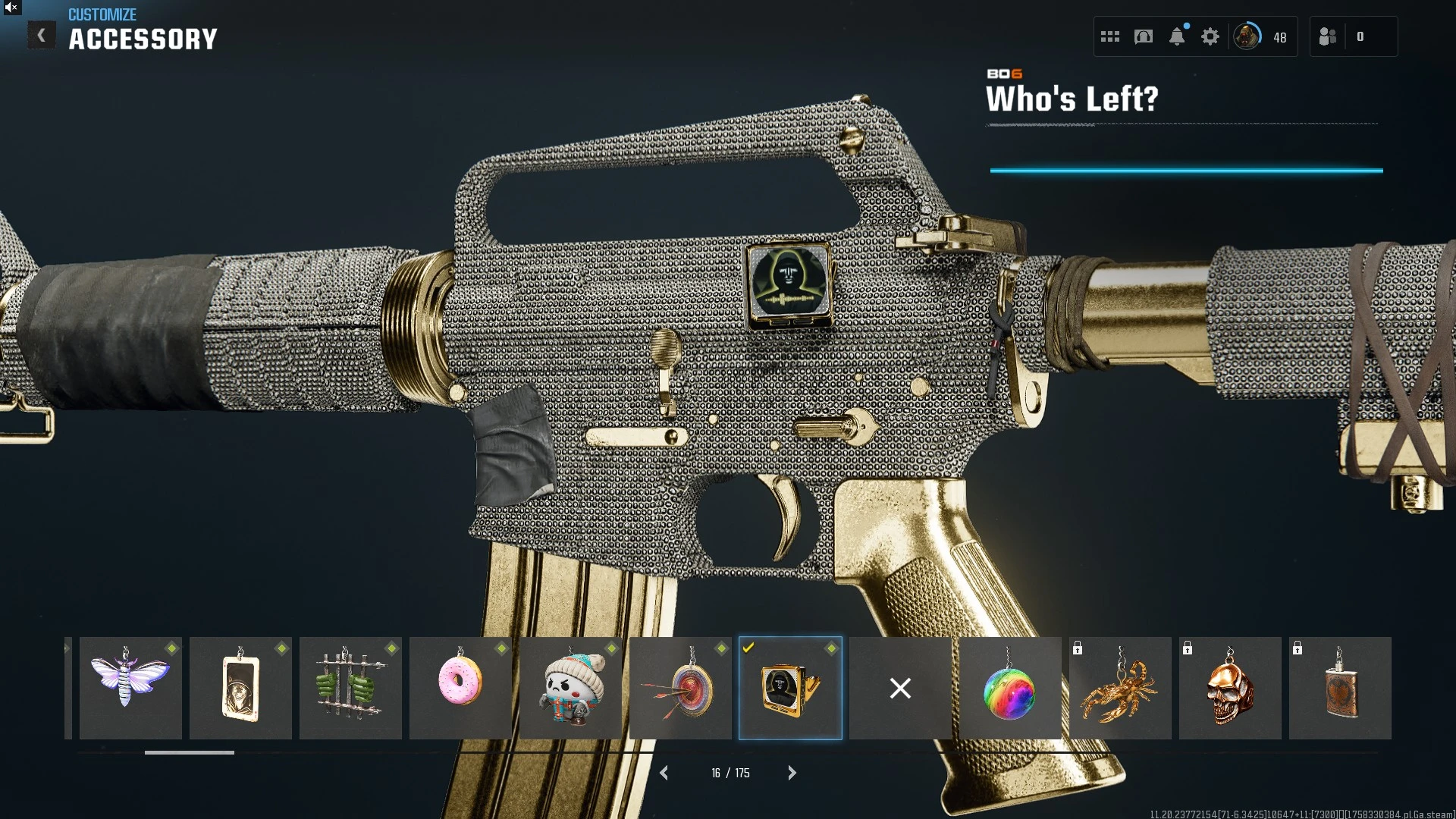Select the locked golden scorpion charm

click(1120, 688)
